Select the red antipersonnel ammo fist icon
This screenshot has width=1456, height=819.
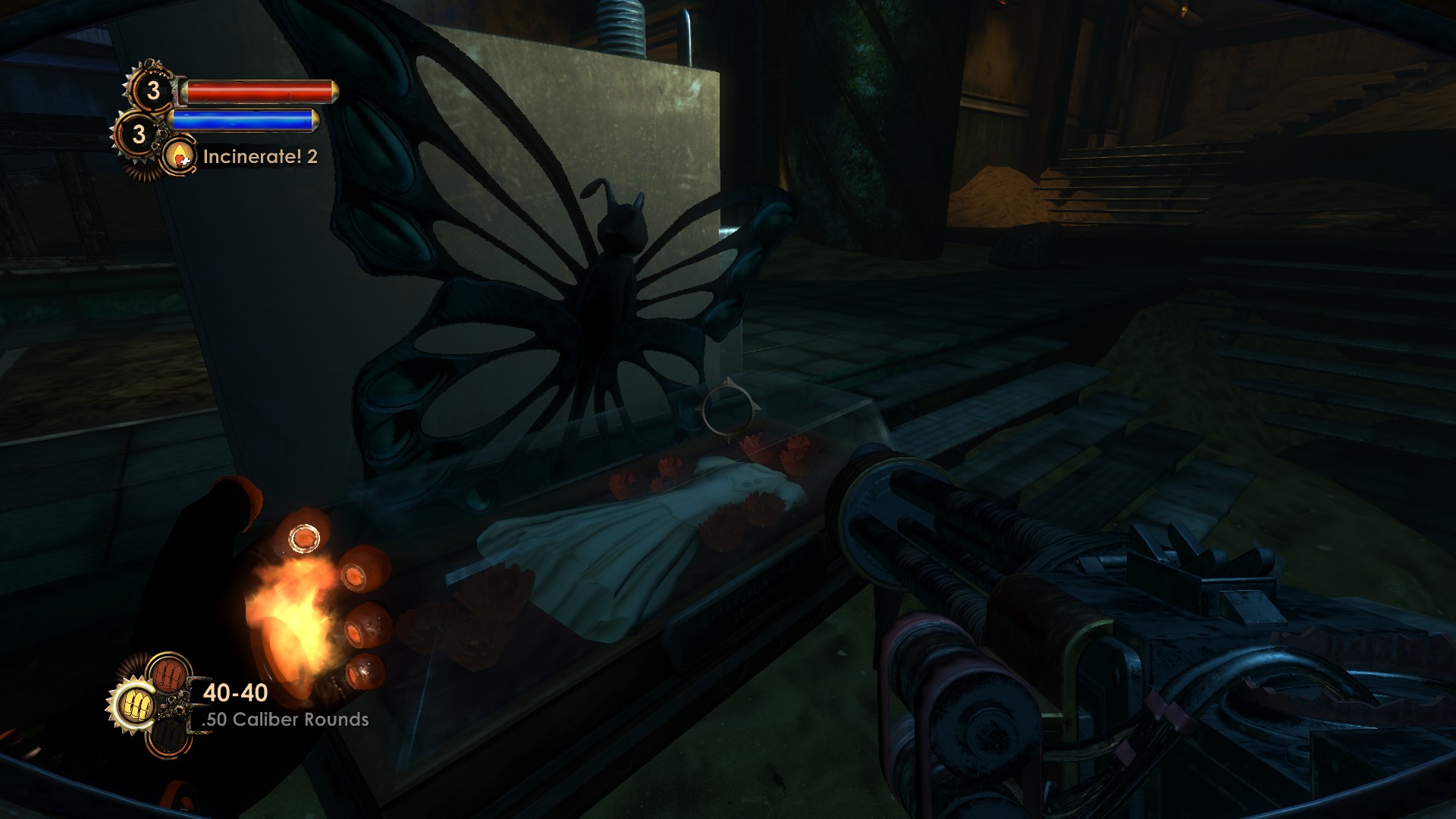point(168,674)
